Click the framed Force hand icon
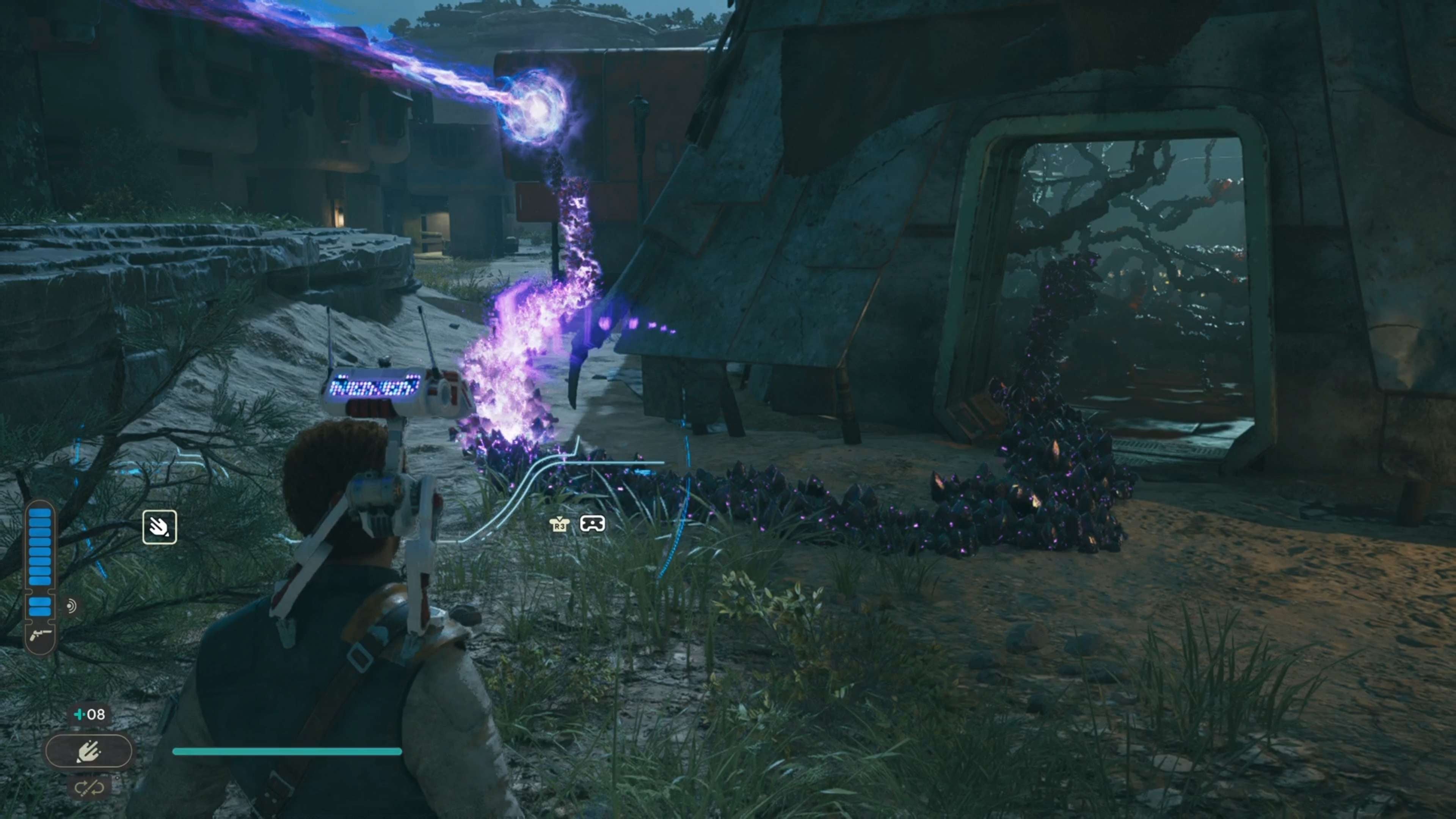Viewport: 1456px width, 819px height. point(159,527)
